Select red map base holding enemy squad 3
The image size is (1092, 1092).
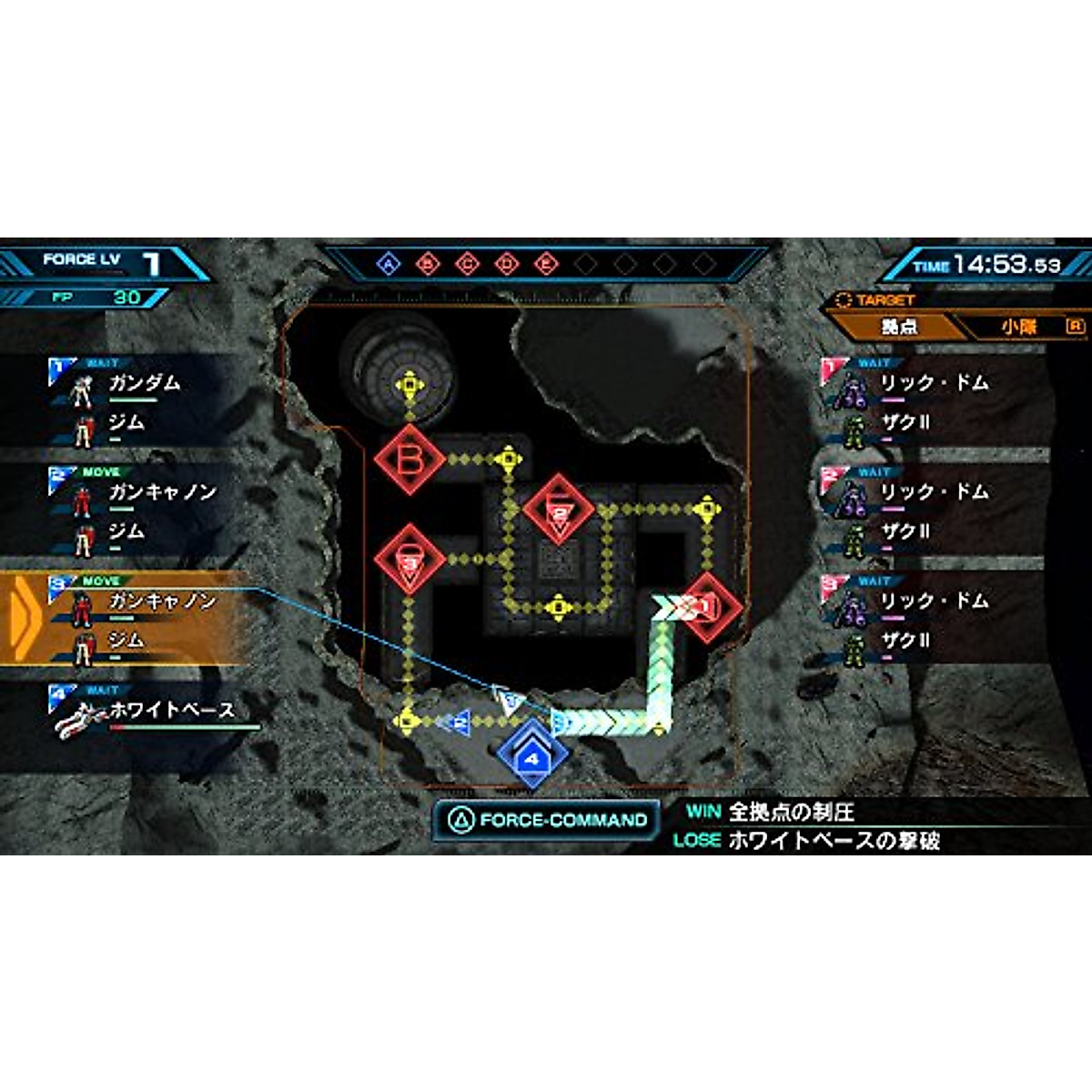[x=409, y=561]
